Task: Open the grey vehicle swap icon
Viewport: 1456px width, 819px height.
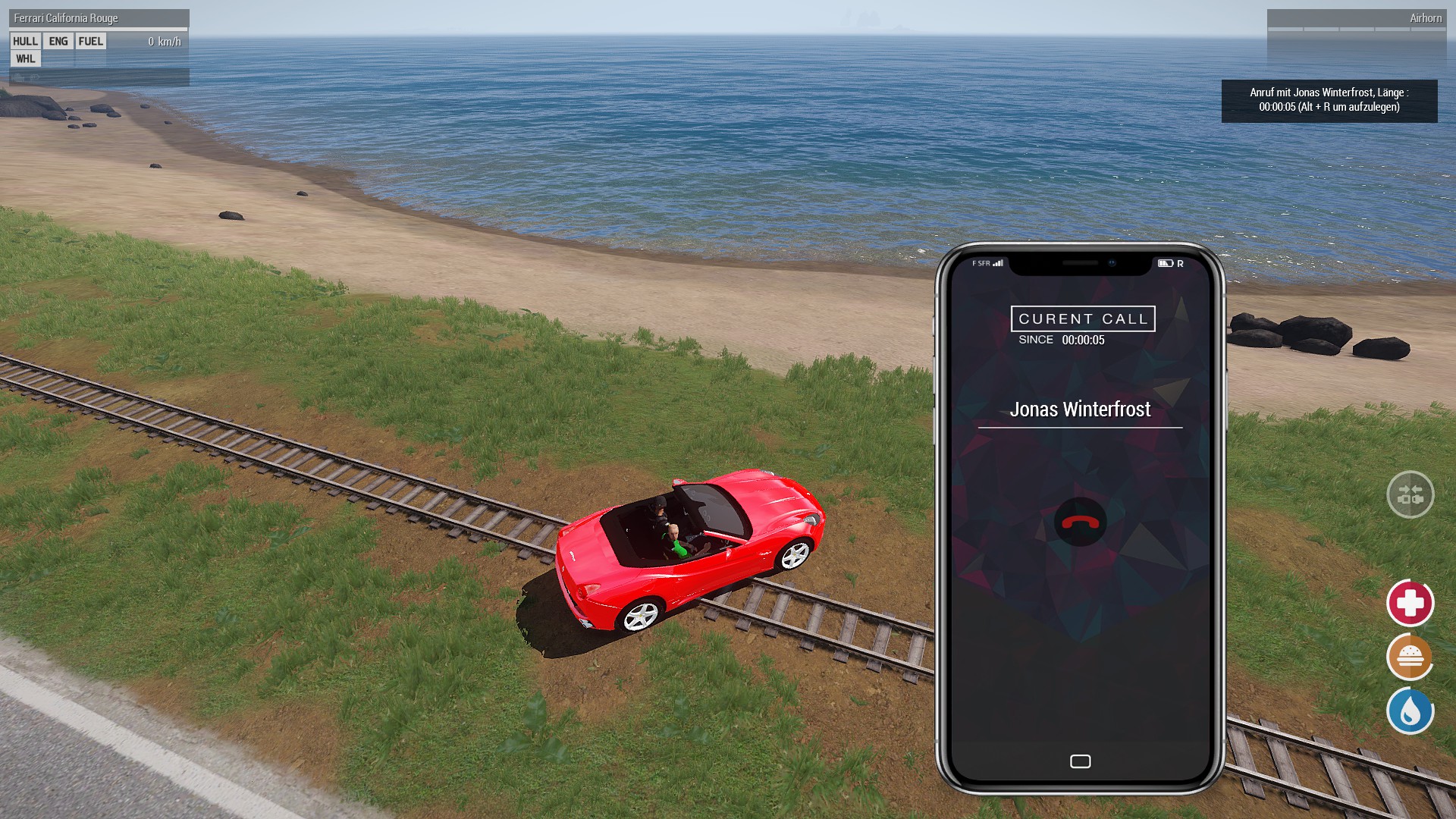Action: [1410, 495]
